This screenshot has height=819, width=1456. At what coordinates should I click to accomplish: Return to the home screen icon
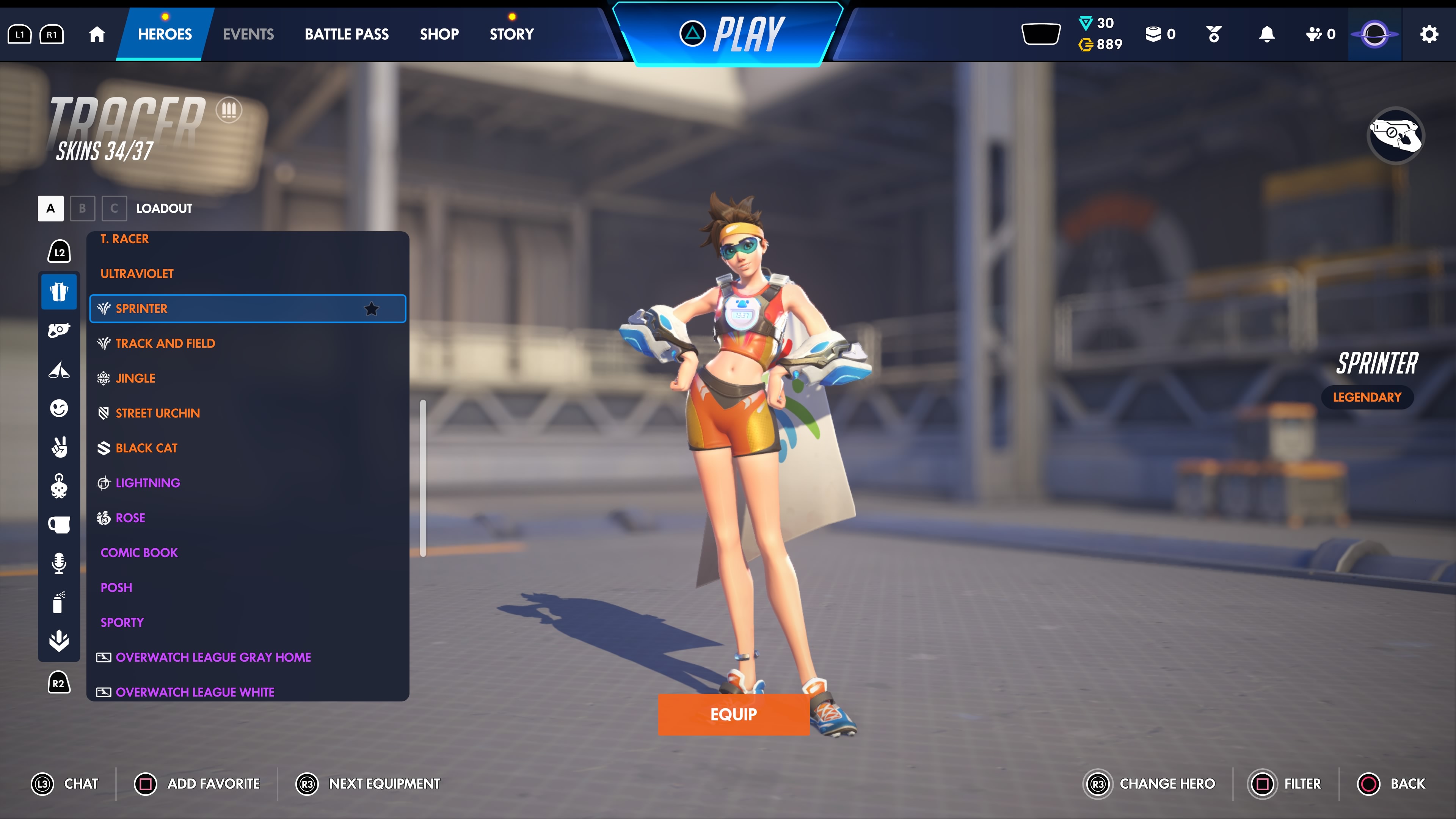click(97, 34)
